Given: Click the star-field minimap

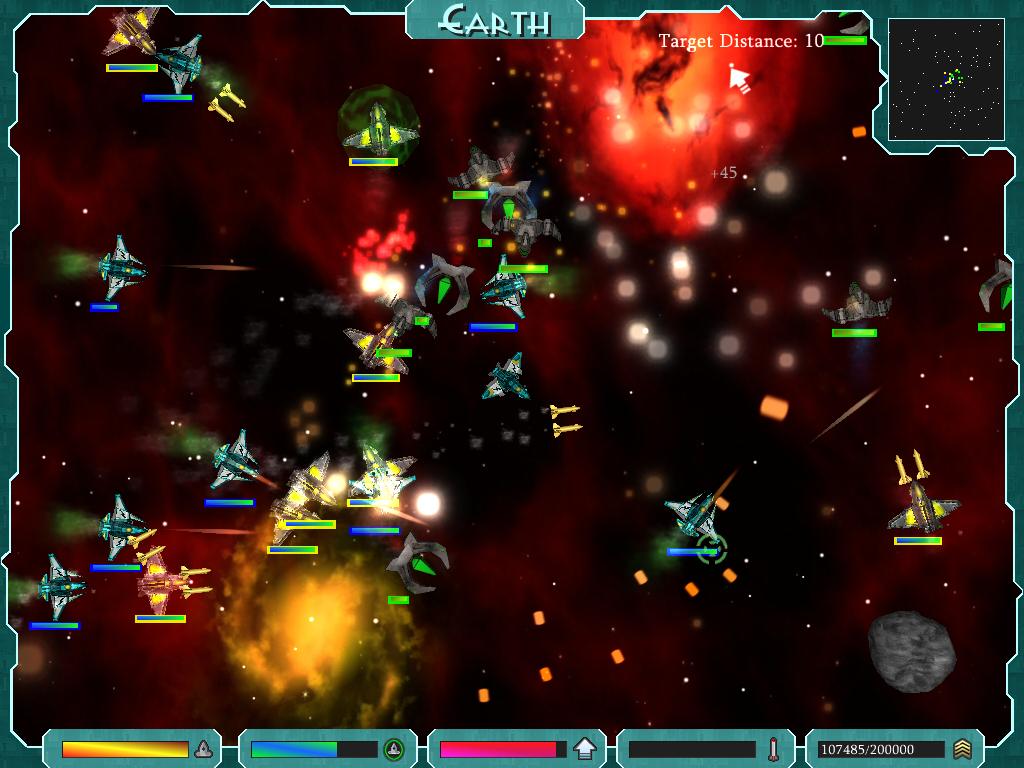Looking at the screenshot, I should [x=946, y=79].
